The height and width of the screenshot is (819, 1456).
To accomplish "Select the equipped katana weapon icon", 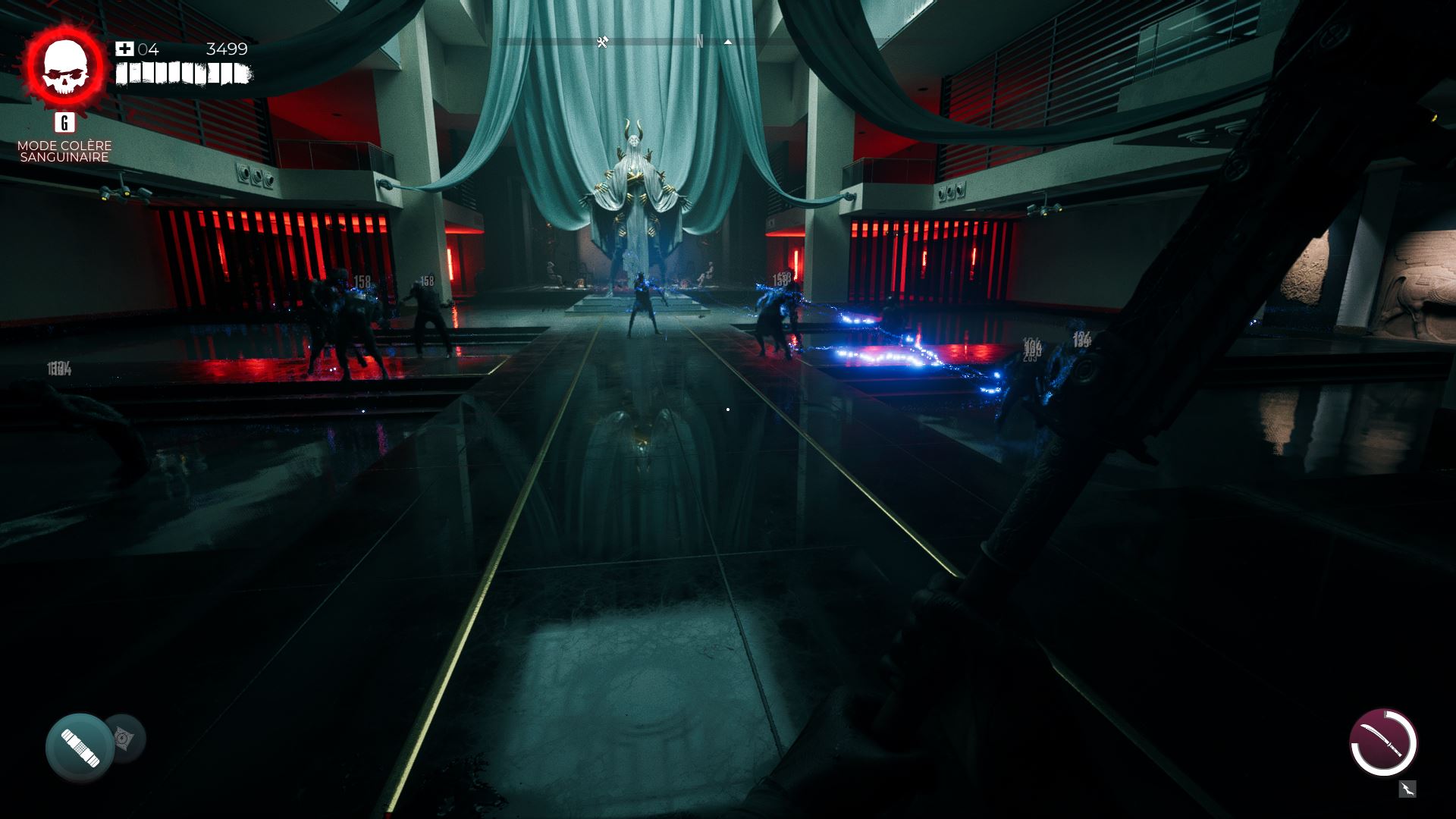I will click(x=1383, y=743).
